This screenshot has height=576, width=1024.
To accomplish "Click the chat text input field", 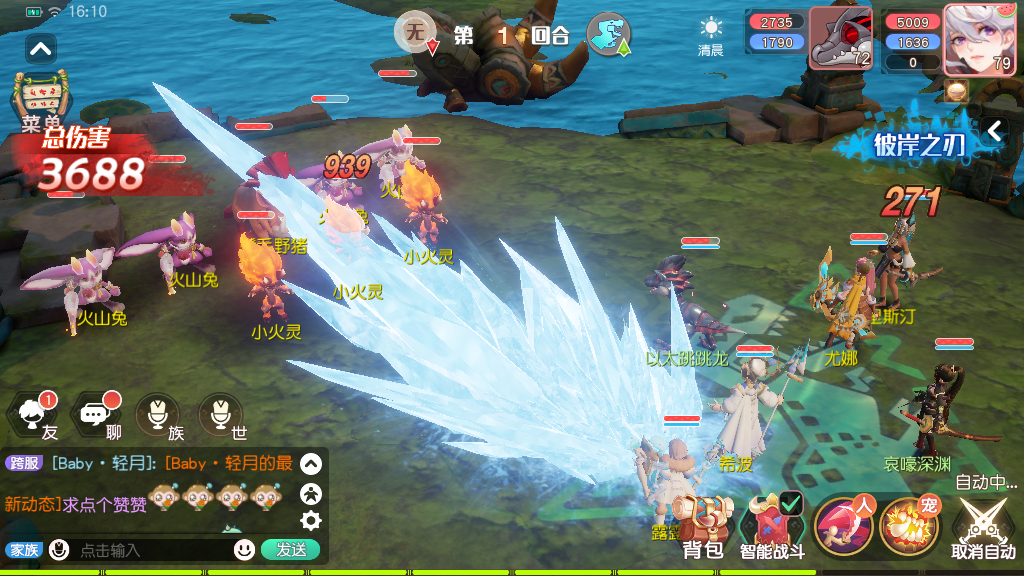I will (150, 549).
